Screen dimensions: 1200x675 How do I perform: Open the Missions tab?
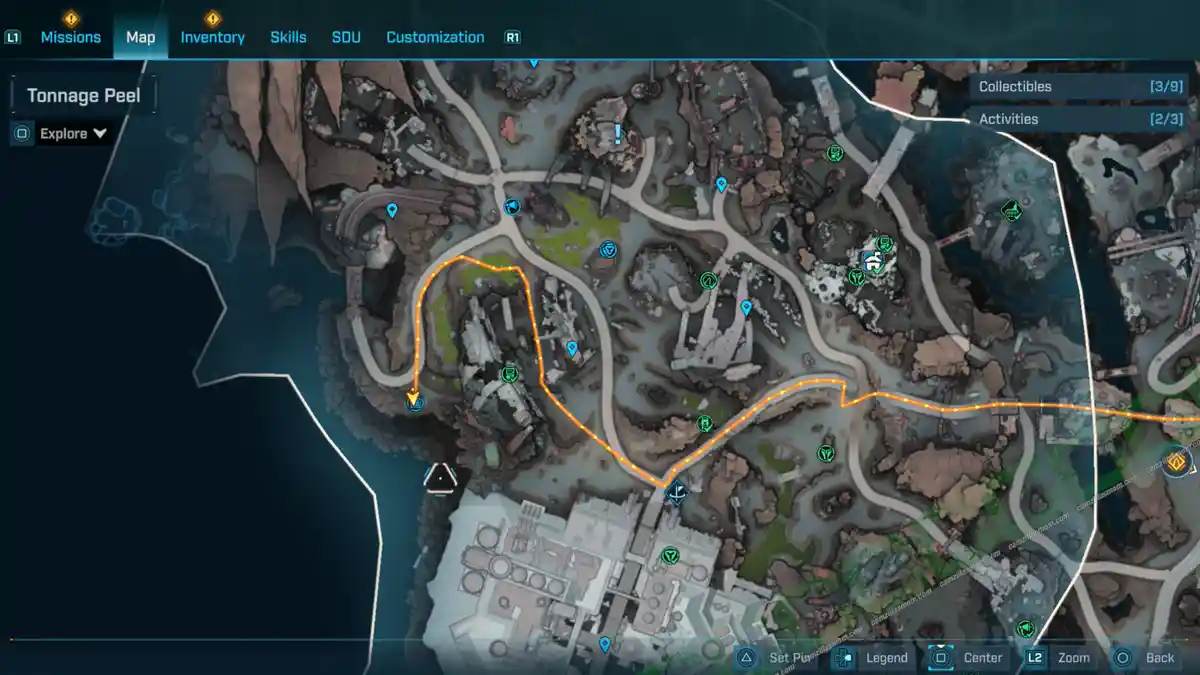click(70, 37)
